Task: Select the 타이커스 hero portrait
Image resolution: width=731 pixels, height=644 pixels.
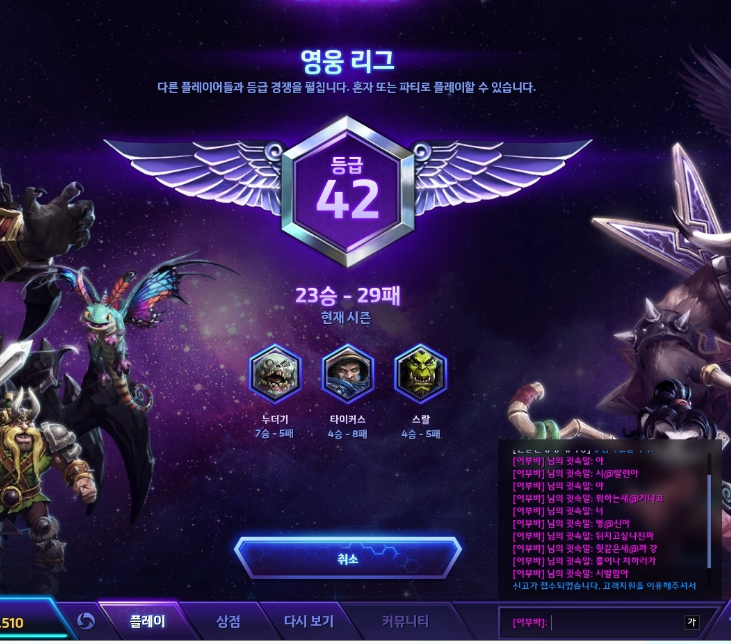Action: coord(347,374)
